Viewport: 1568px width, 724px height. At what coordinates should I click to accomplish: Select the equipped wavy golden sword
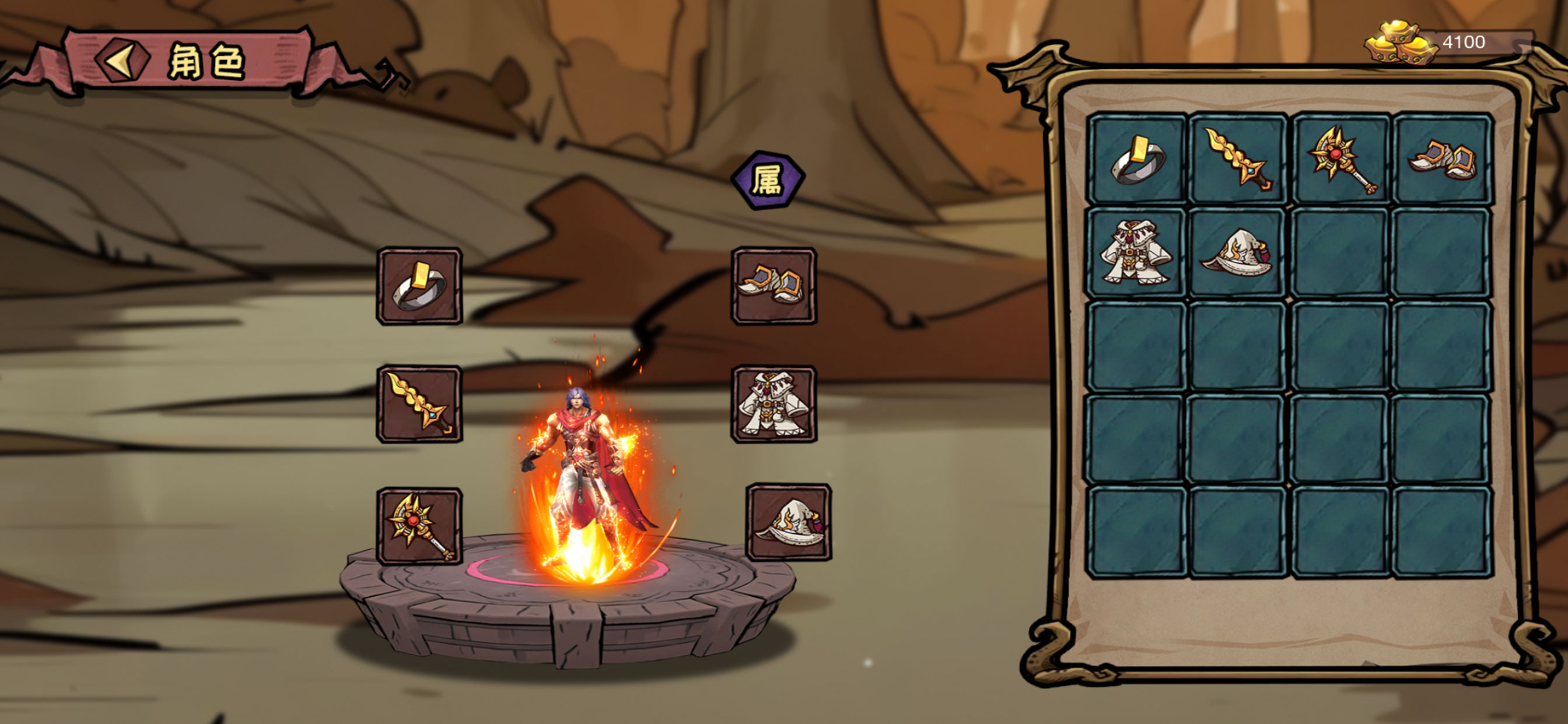[x=419, y=405]
